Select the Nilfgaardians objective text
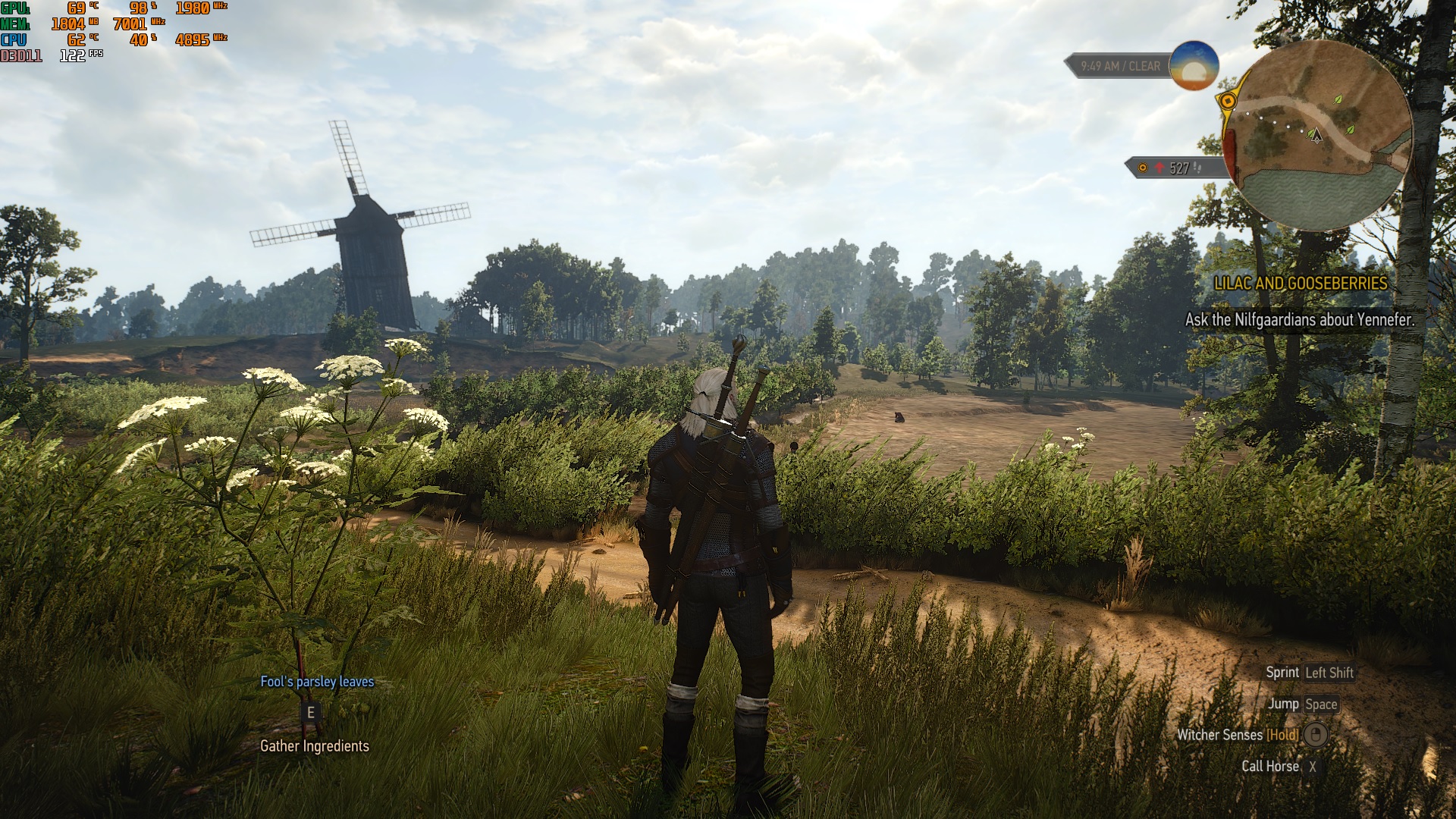The width and height of the screenshot is (1456, 819). point(1299,320)
